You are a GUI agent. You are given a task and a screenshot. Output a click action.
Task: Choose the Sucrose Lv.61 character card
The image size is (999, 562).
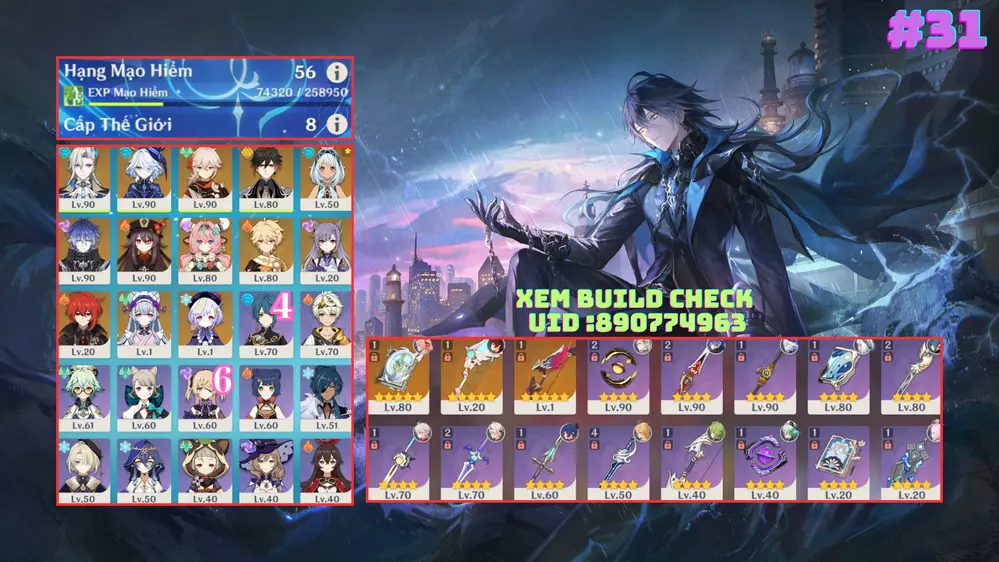pos(85,395)
